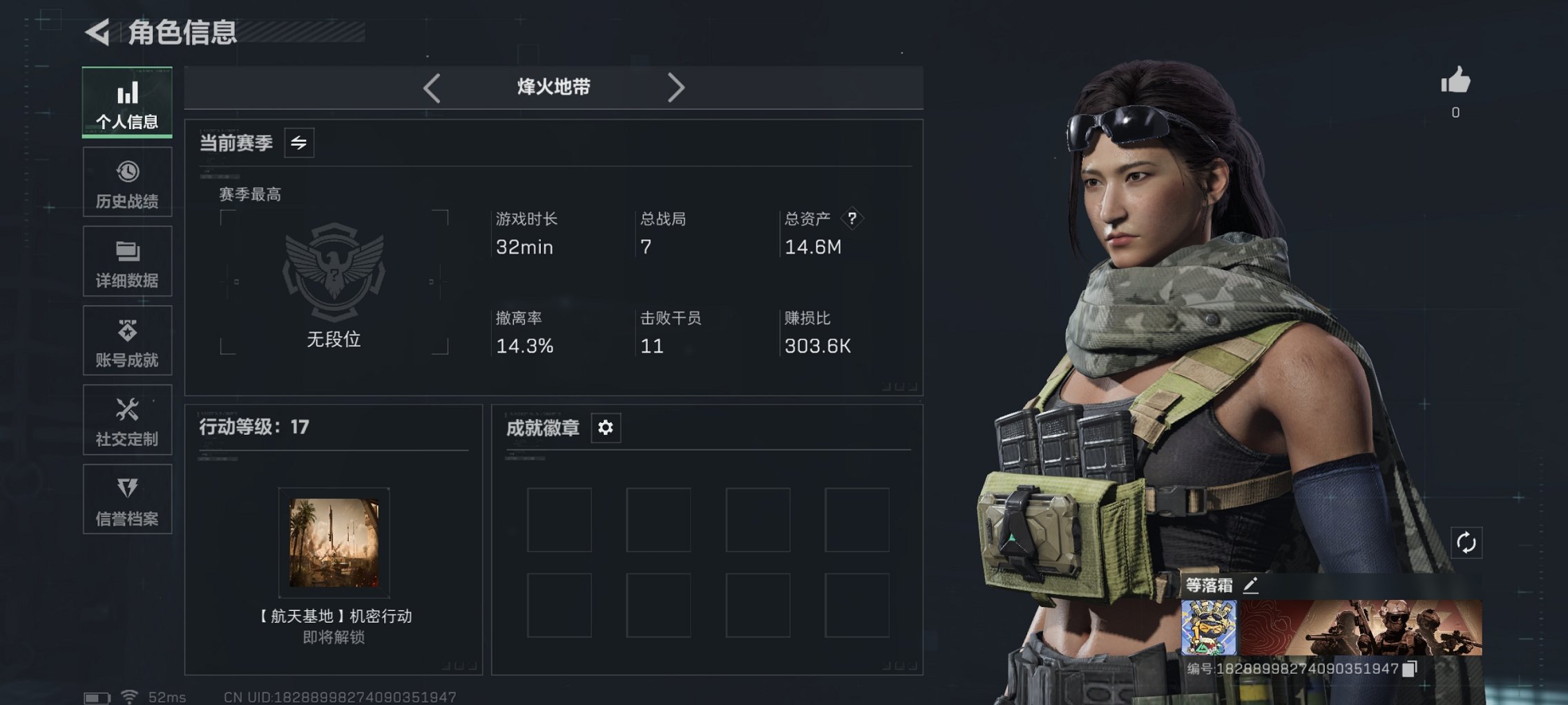1568x705 pixels.
Task: Click the left chevron to switch game mode
Action: (432, 88)
